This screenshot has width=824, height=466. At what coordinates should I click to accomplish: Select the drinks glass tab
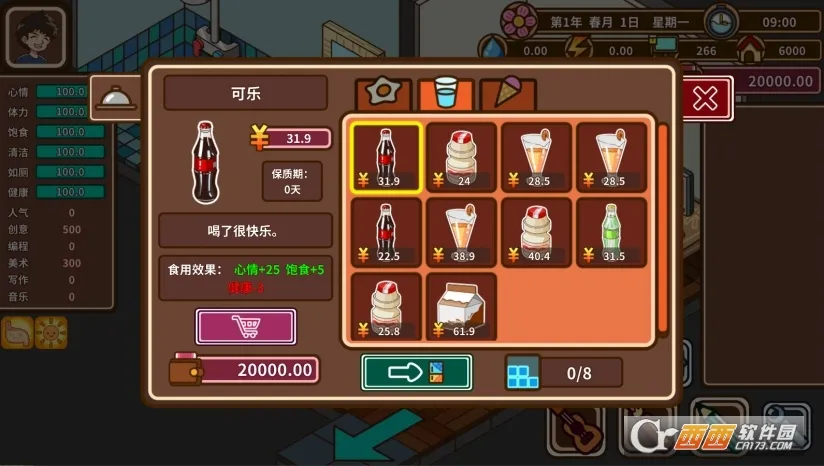(444, 93)
